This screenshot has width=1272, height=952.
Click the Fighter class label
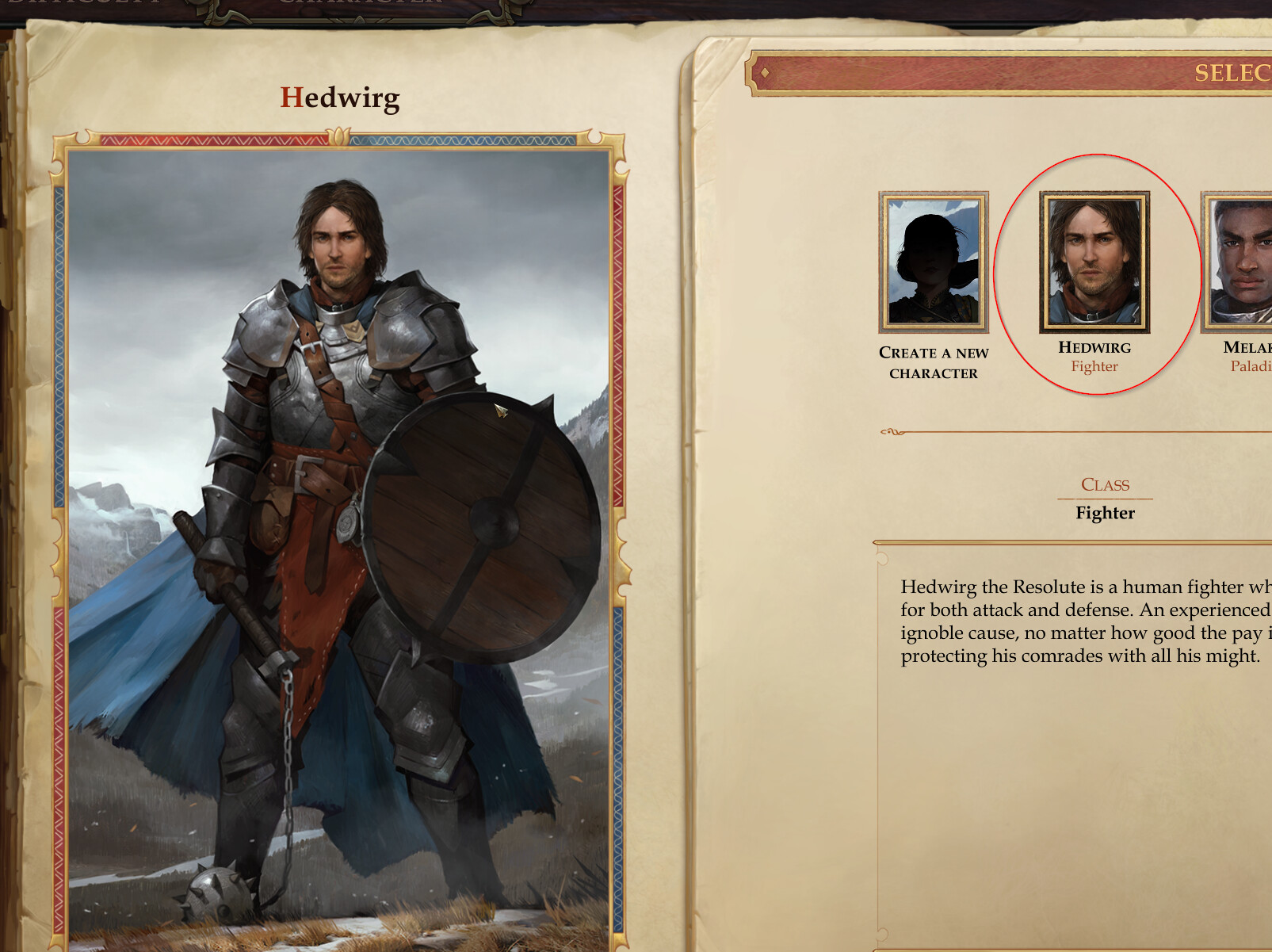[1104, 513]
